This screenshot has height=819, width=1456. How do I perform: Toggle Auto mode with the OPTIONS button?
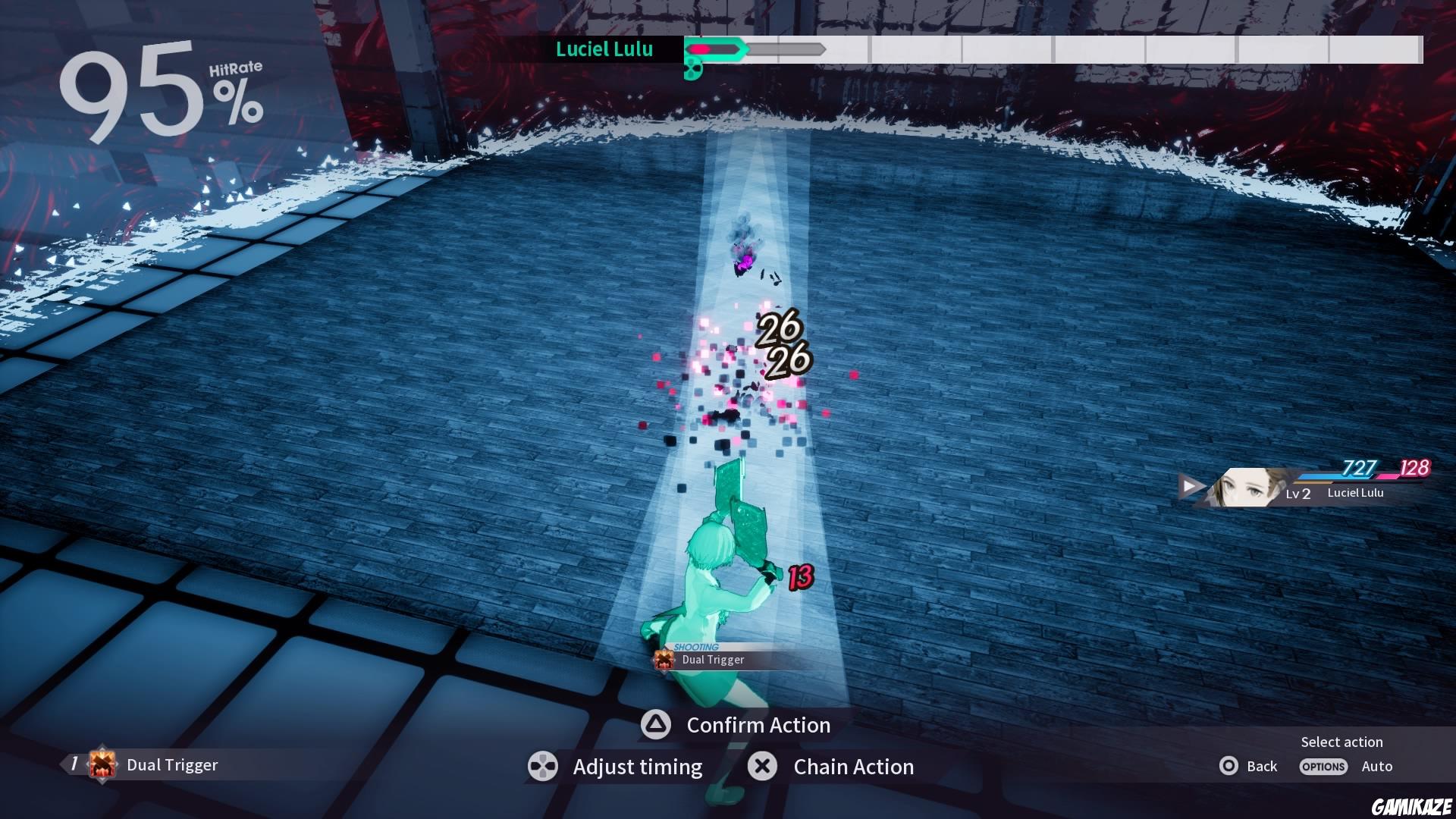click(1323, 767)
